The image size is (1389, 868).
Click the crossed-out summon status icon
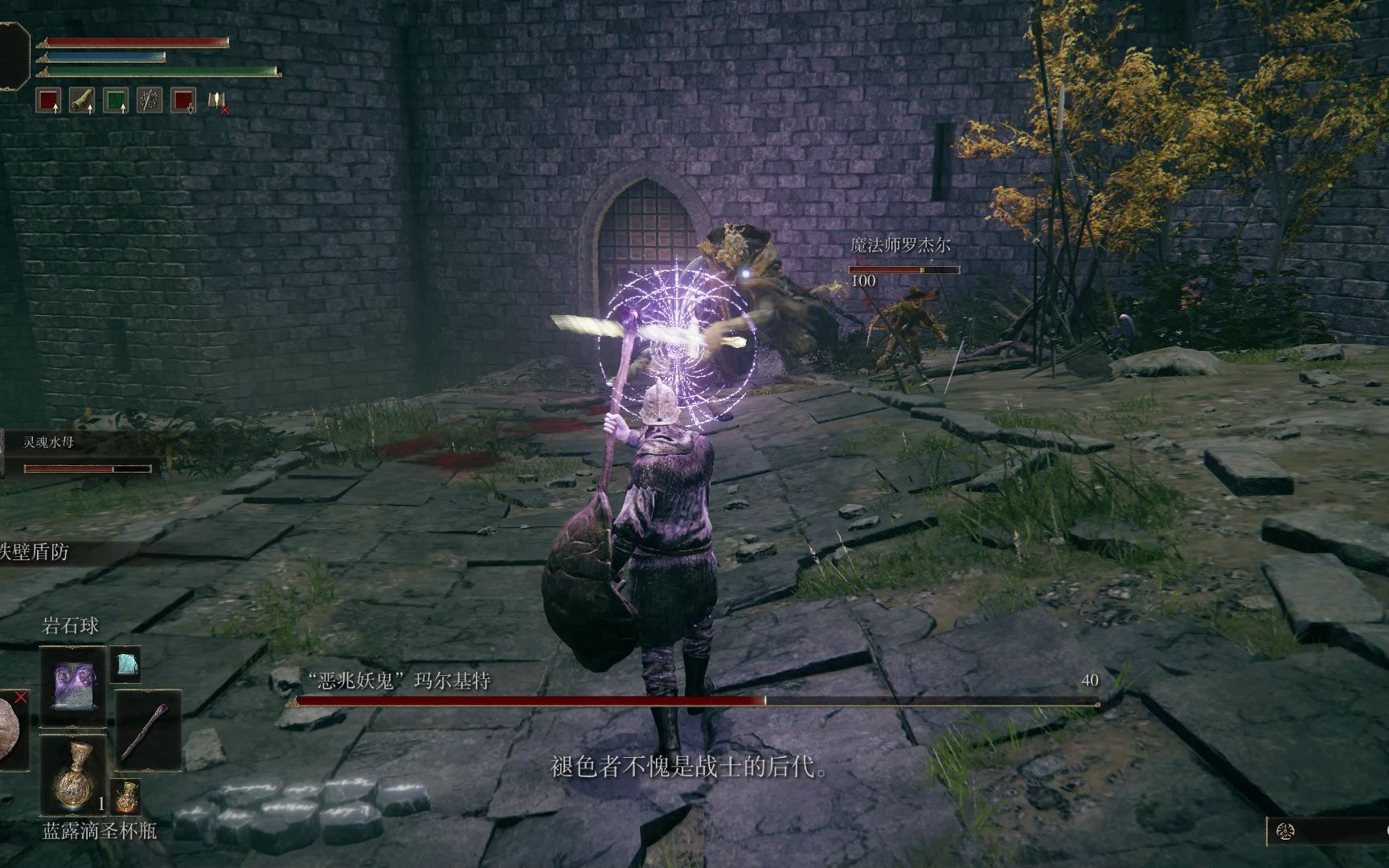217,101
